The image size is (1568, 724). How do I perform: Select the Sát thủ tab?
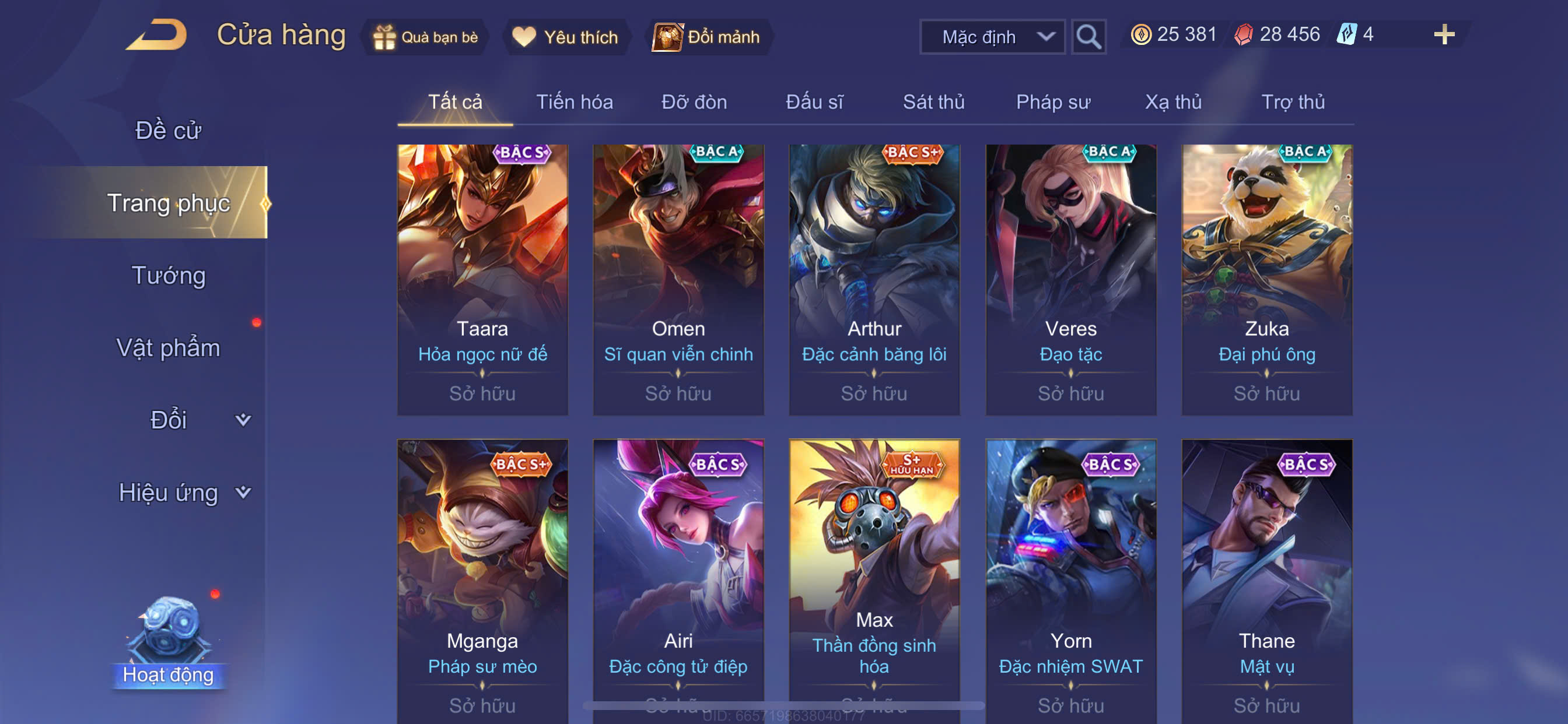pos(933,101)
